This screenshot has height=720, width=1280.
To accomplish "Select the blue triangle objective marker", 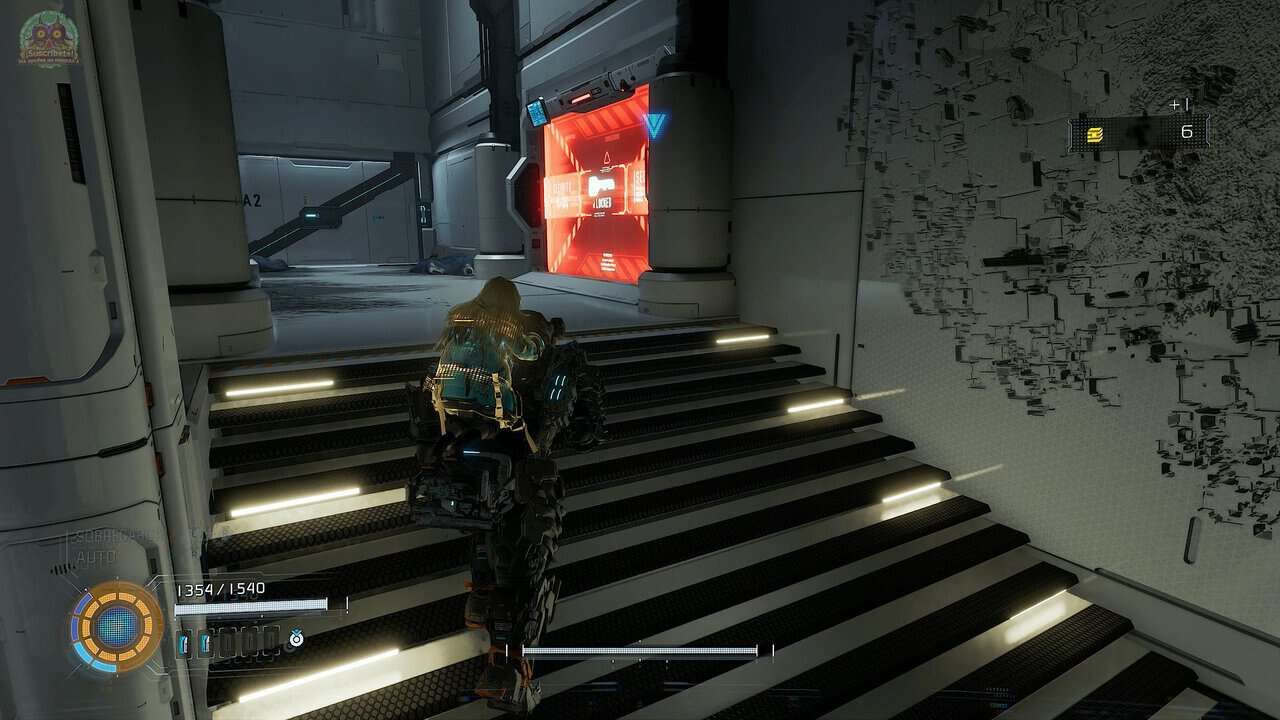I will pos(654,125).
